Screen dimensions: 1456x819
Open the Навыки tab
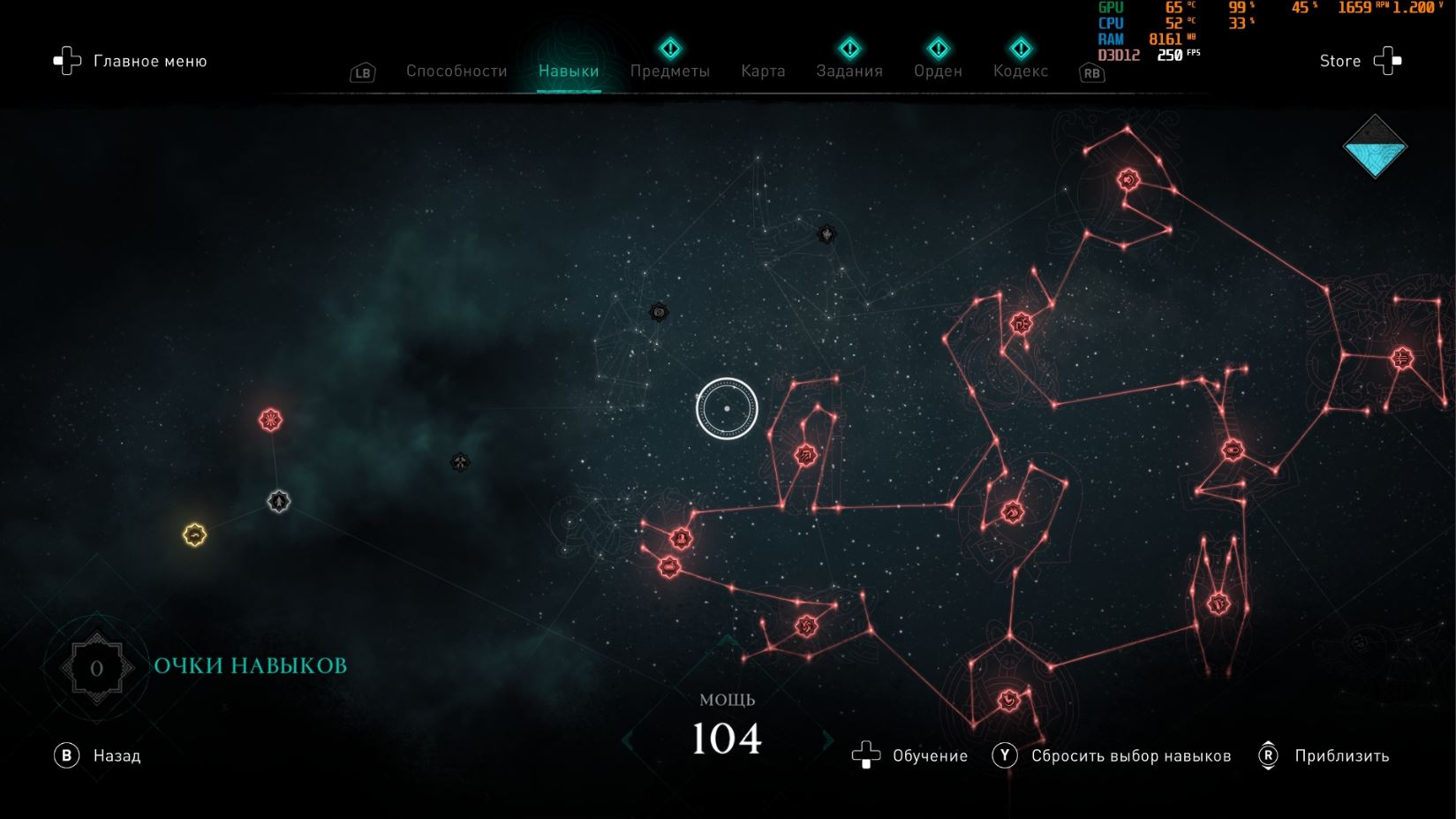point(569,71)
